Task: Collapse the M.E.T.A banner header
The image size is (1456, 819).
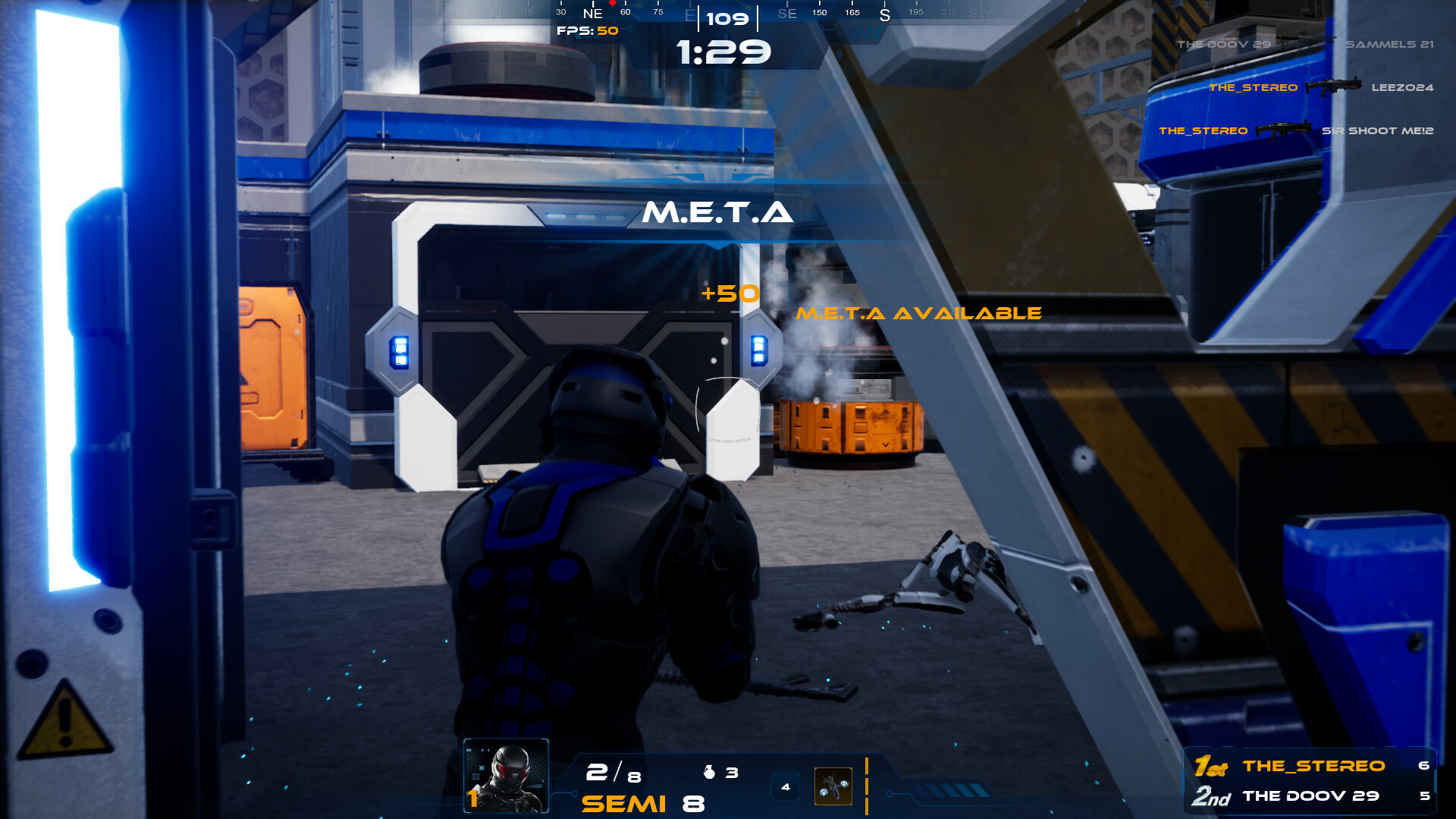Action: 719,213
